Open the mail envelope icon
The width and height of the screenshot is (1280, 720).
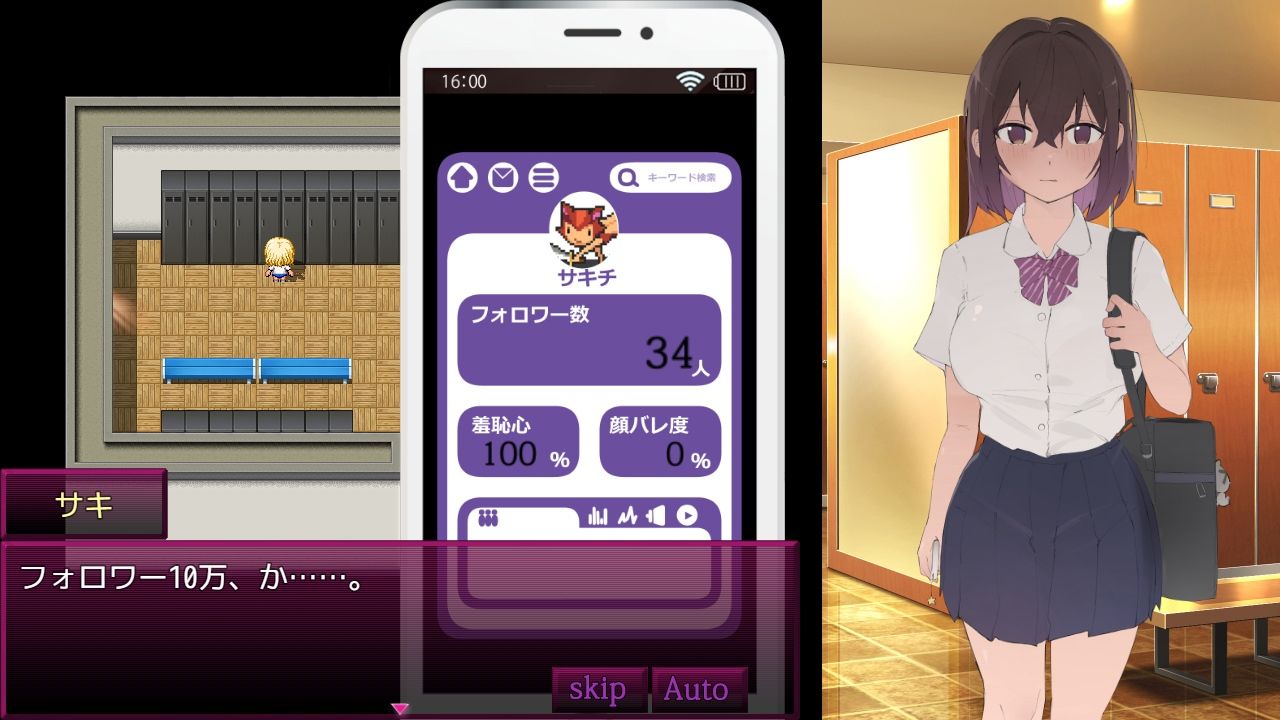pos(501,176)
